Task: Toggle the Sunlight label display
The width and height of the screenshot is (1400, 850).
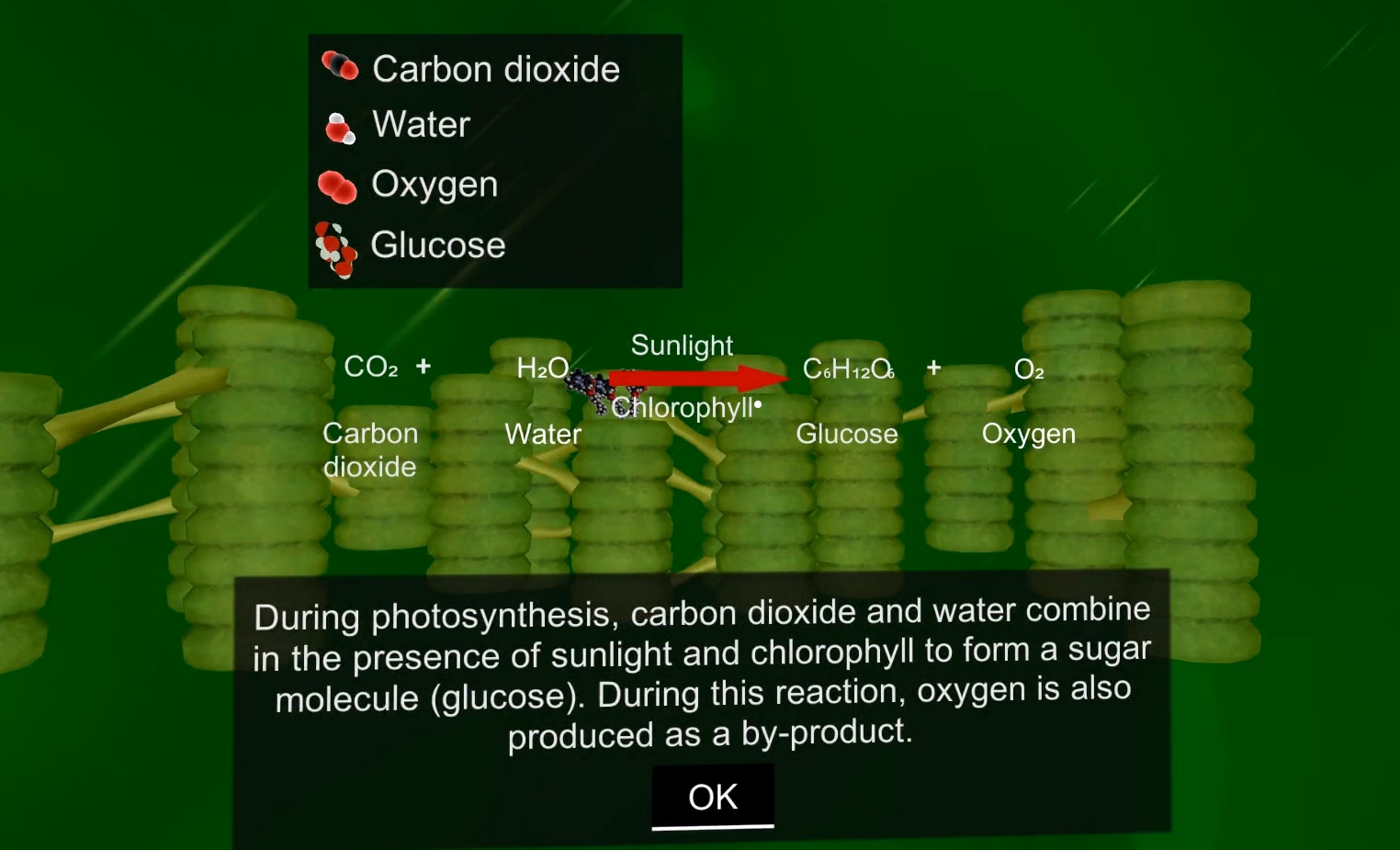Action: (683, 346)
